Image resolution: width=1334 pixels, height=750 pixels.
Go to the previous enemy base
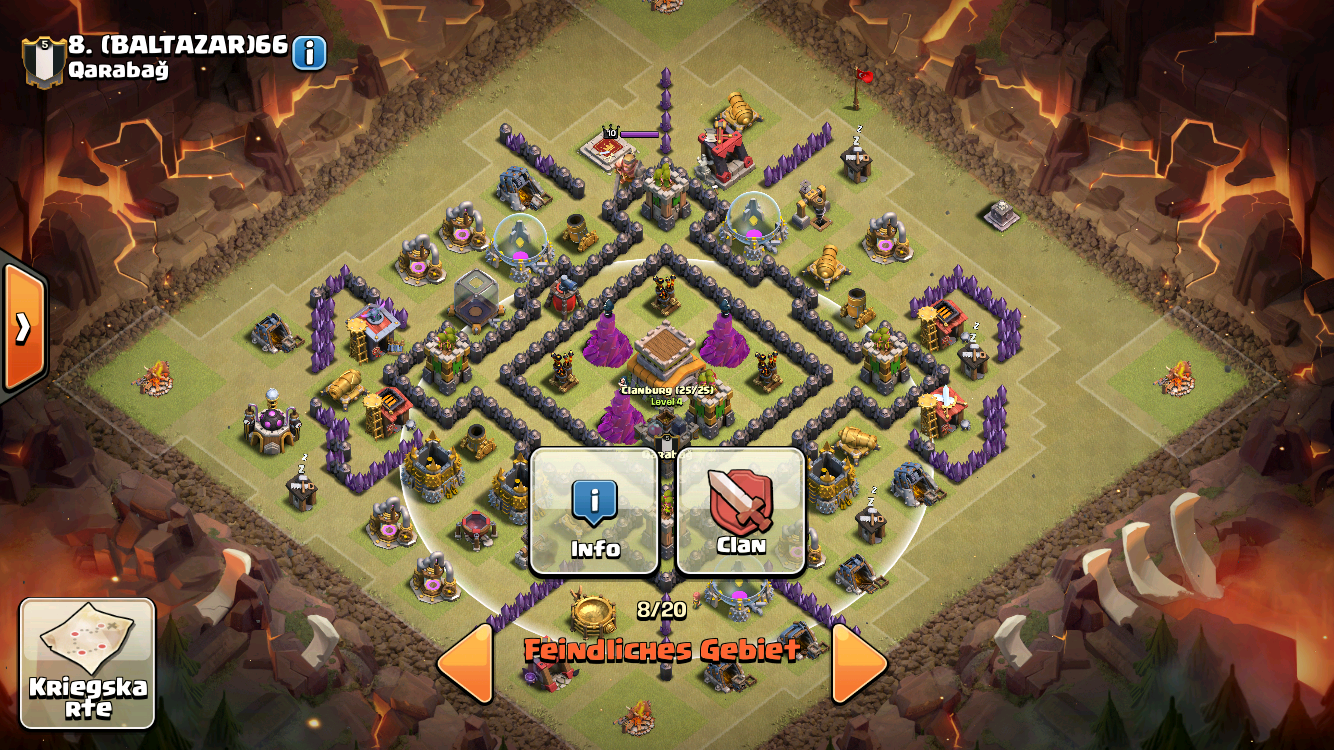pyautogui.click(x=465, y=662)
